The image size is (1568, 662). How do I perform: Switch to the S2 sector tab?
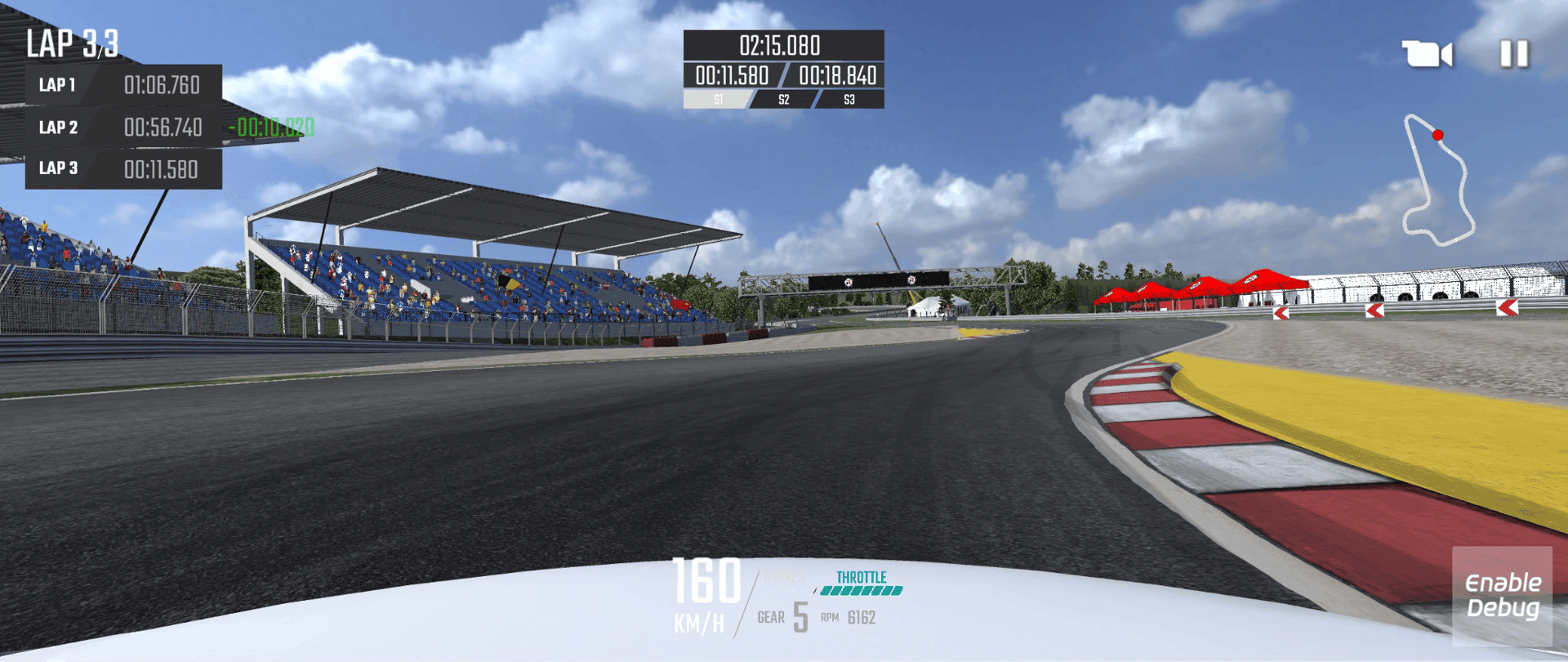[783, 100]
